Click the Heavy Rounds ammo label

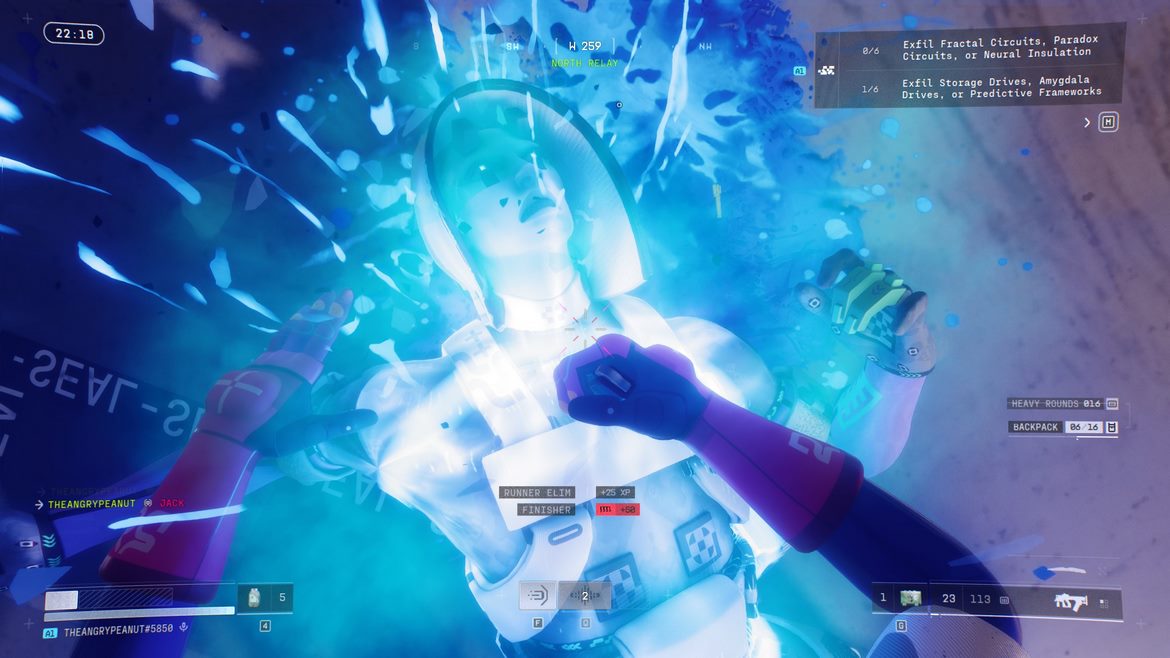(x=1055, y=403)
